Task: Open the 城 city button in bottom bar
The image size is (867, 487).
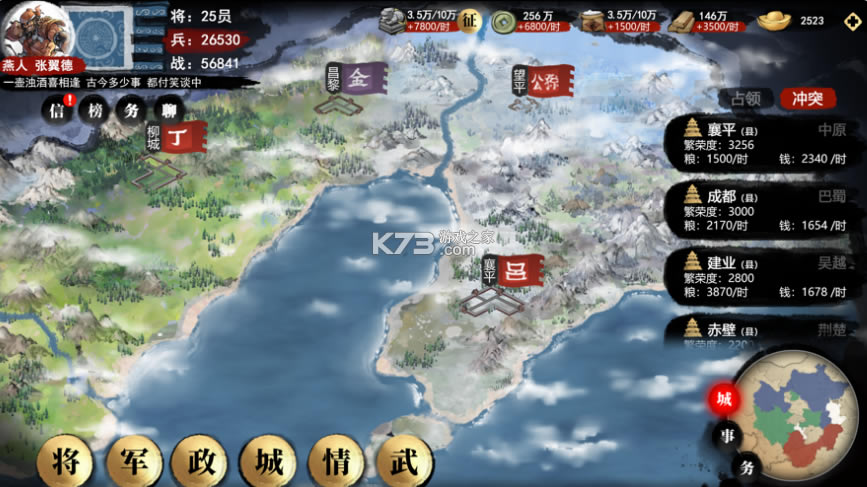Action: [x=269, y=462]
